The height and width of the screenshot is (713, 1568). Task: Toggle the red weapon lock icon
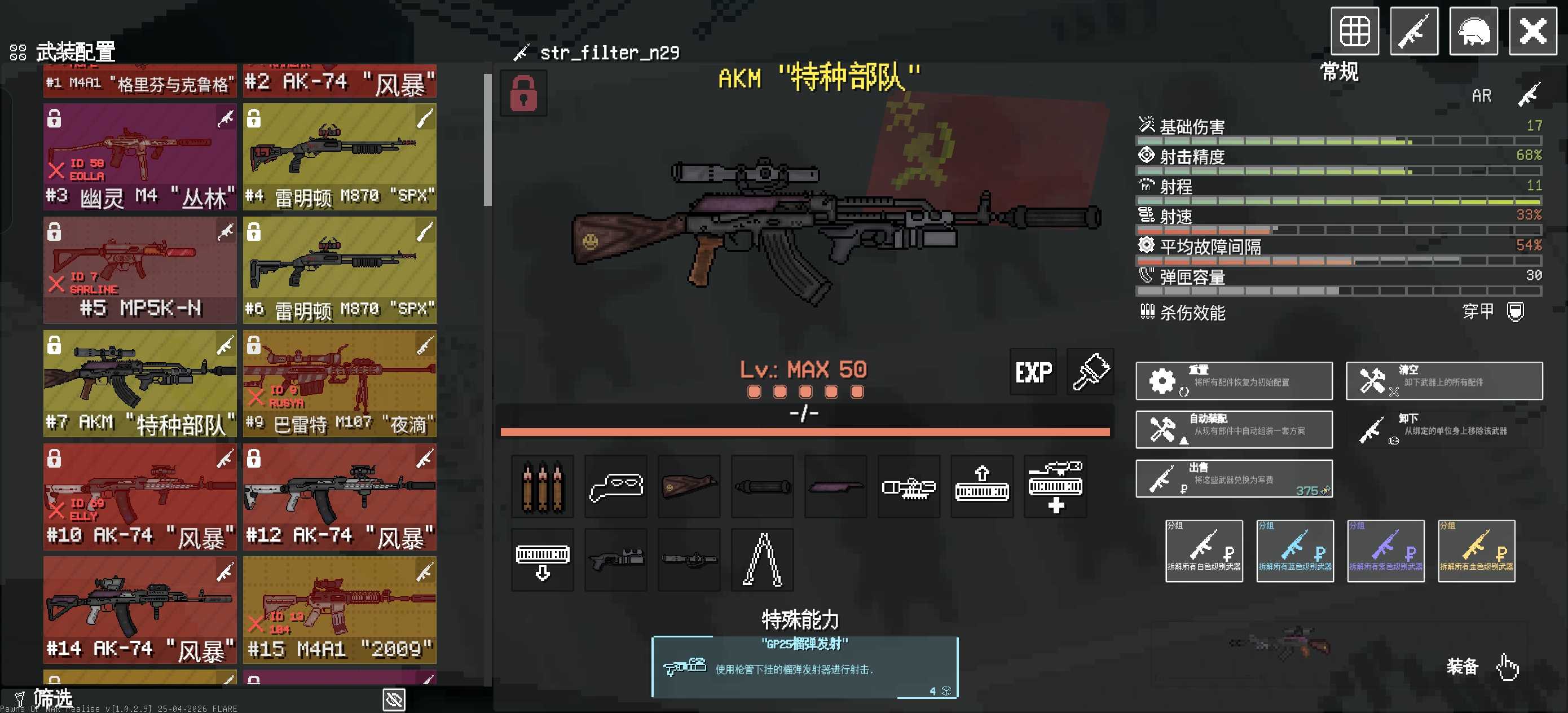[x=523, y=93]
